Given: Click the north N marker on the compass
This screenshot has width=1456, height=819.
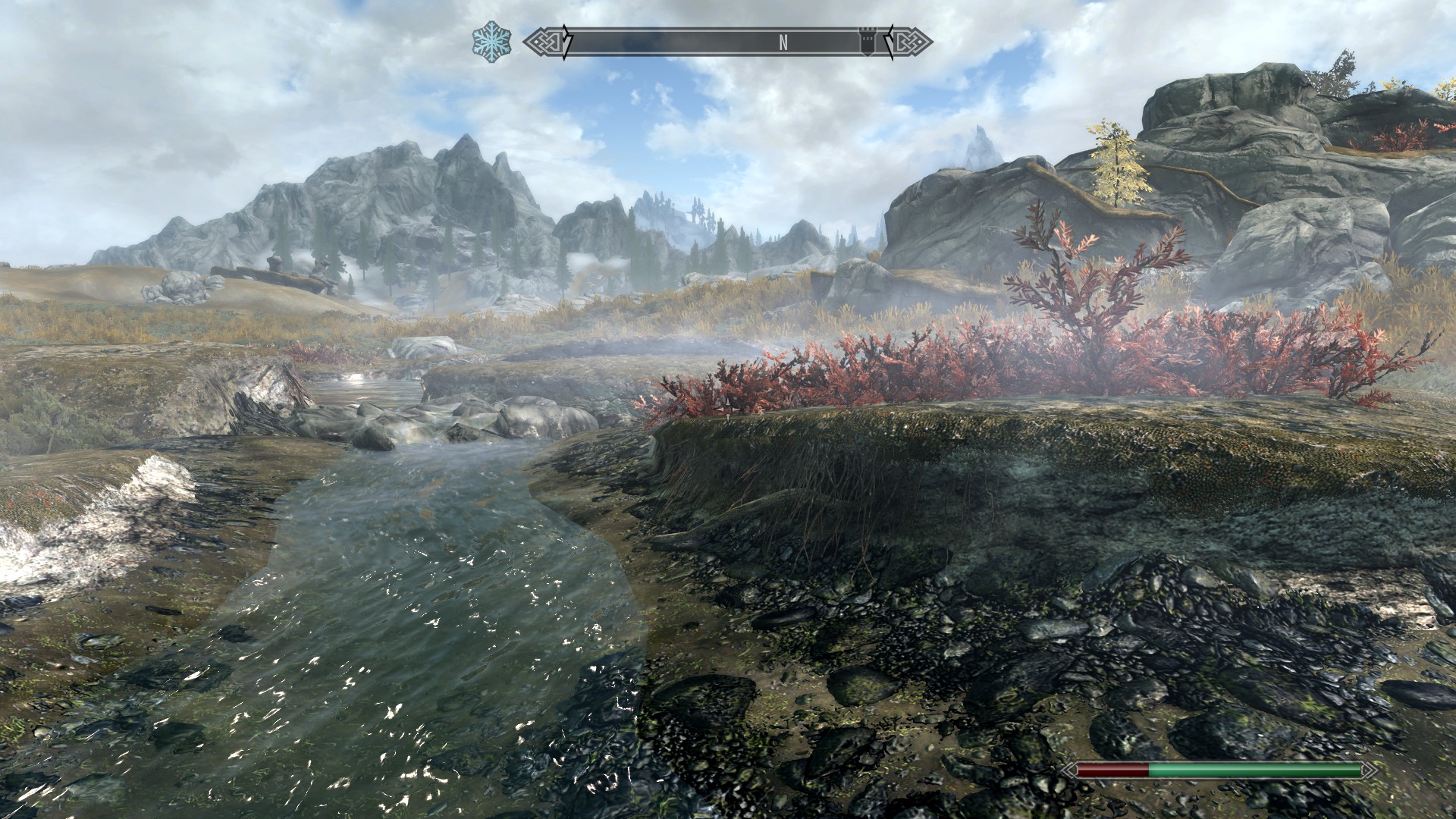Looking at the screenshot, I should pos(783,43).
